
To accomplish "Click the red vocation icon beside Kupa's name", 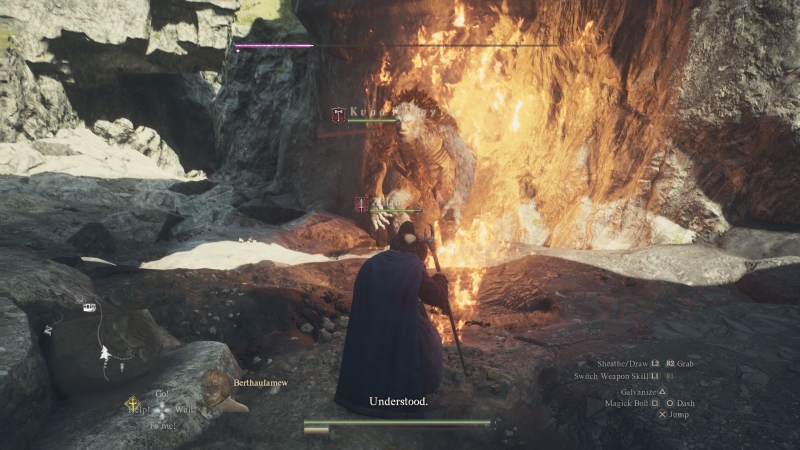I will pyautogui.click(x=339, y=115).
